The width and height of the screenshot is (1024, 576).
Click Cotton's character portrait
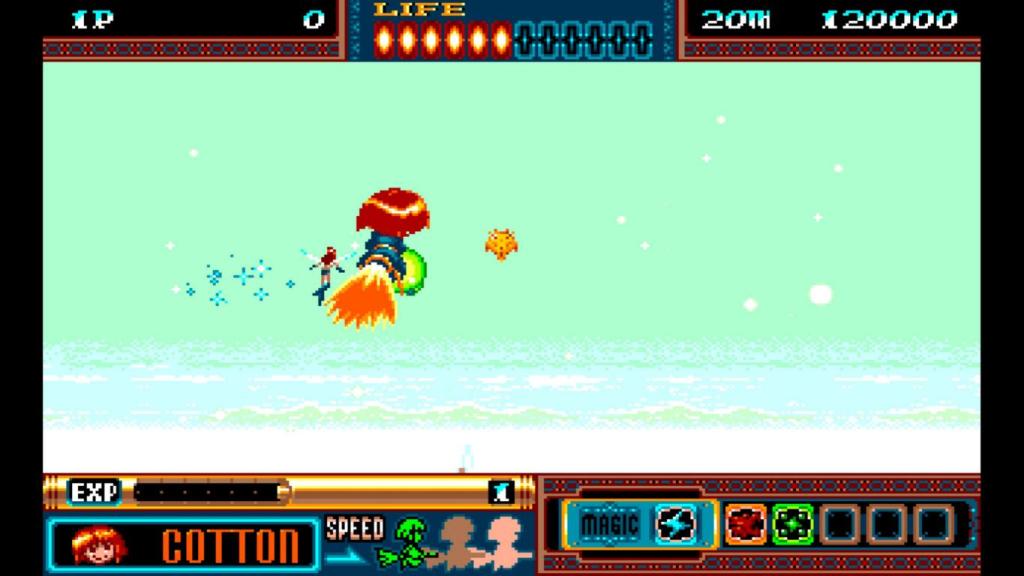(x=99, y=544)
